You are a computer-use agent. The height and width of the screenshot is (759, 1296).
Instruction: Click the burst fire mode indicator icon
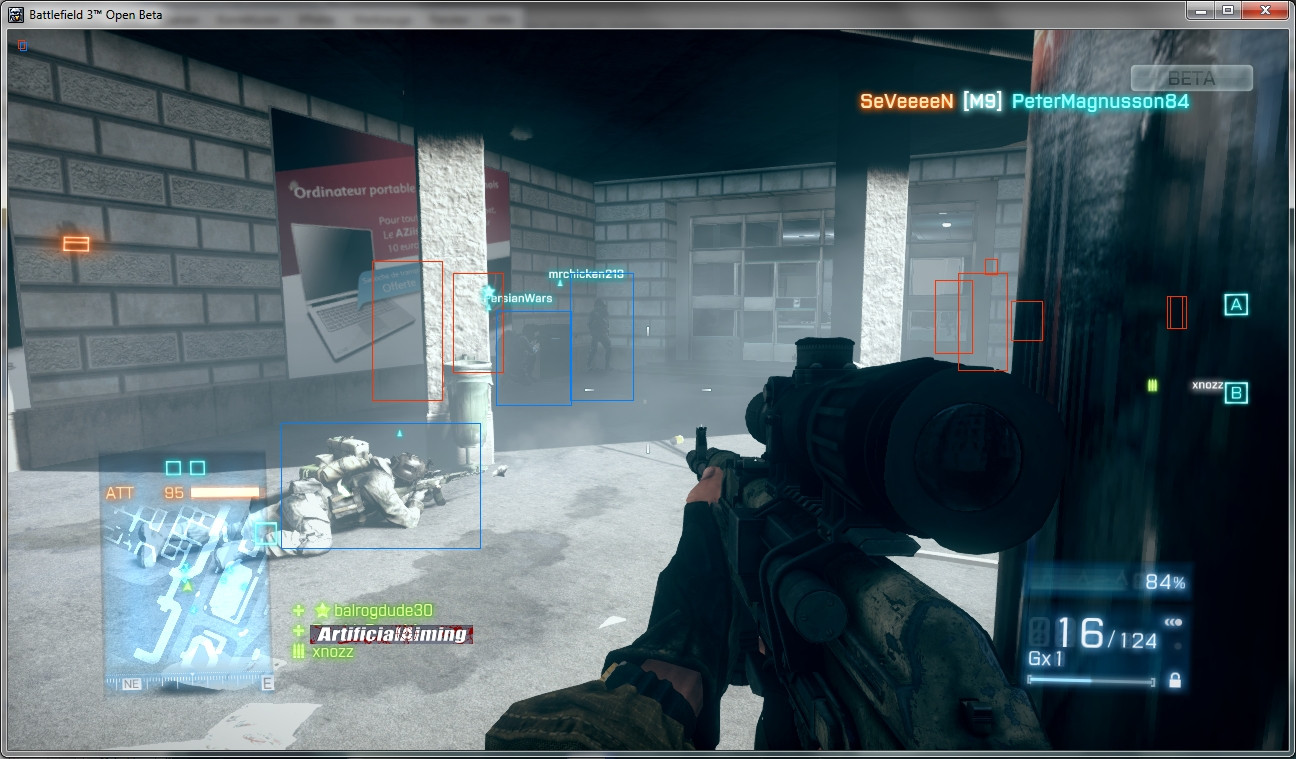[1172, 622]
